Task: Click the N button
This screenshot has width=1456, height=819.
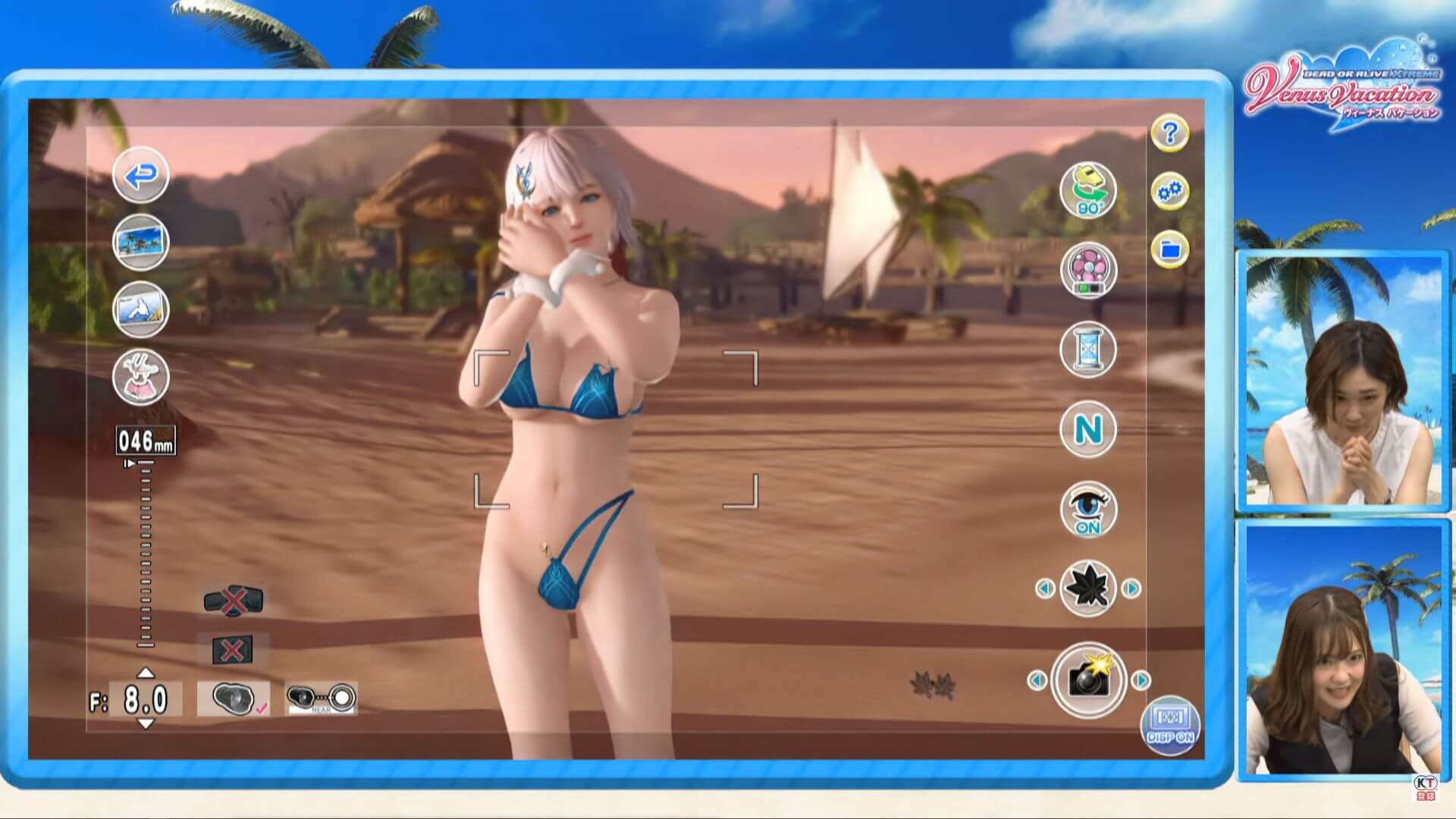Action: coord(1087,430)
